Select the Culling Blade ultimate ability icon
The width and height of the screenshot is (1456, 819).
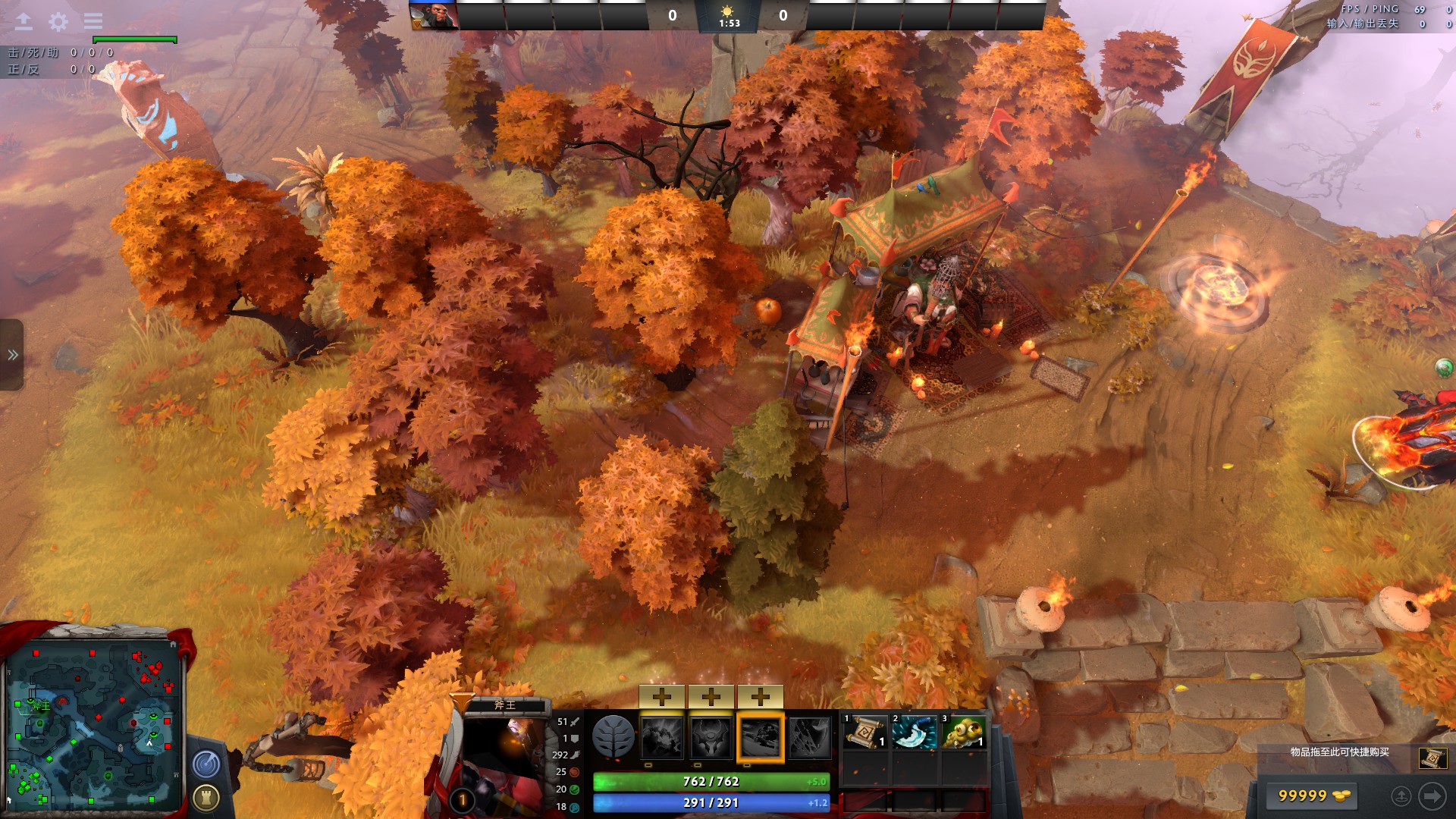point(810,737)
